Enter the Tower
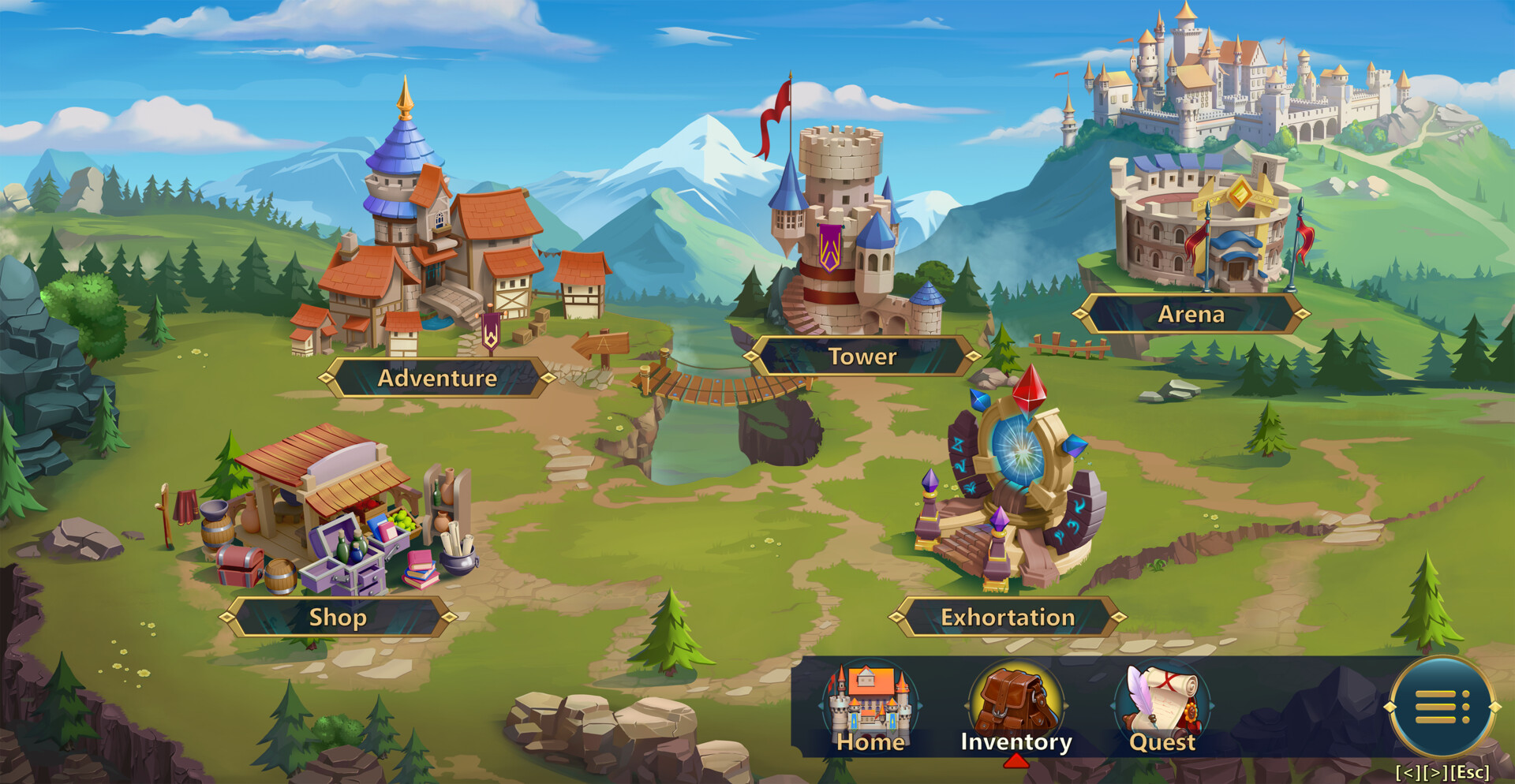Image resolution: width=1515 pixels, height=784 pixels. [862, 357]
